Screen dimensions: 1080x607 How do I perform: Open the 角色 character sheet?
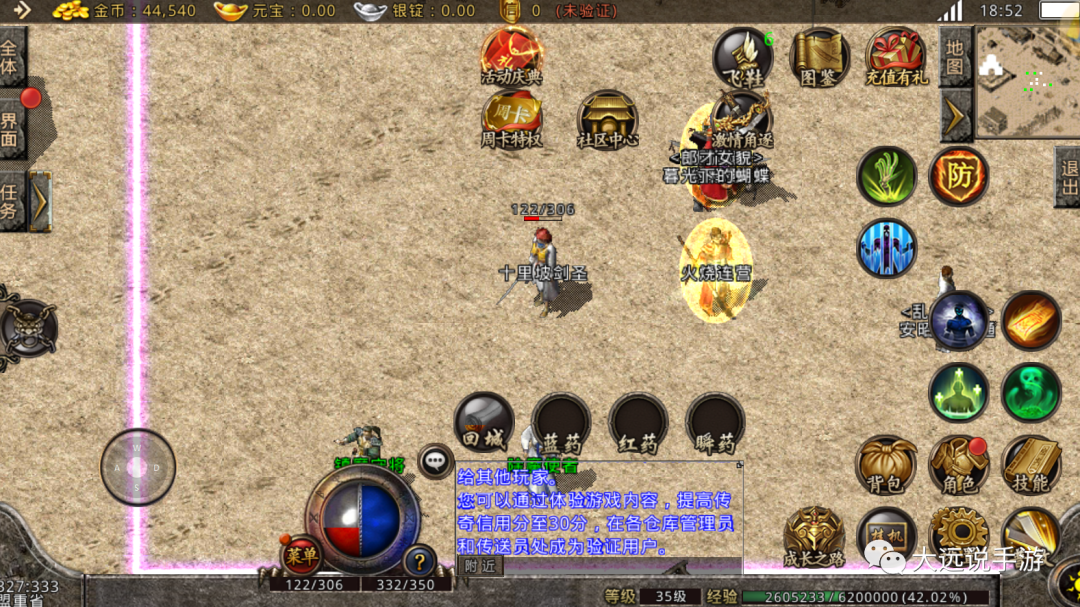(x=958, y=465)
